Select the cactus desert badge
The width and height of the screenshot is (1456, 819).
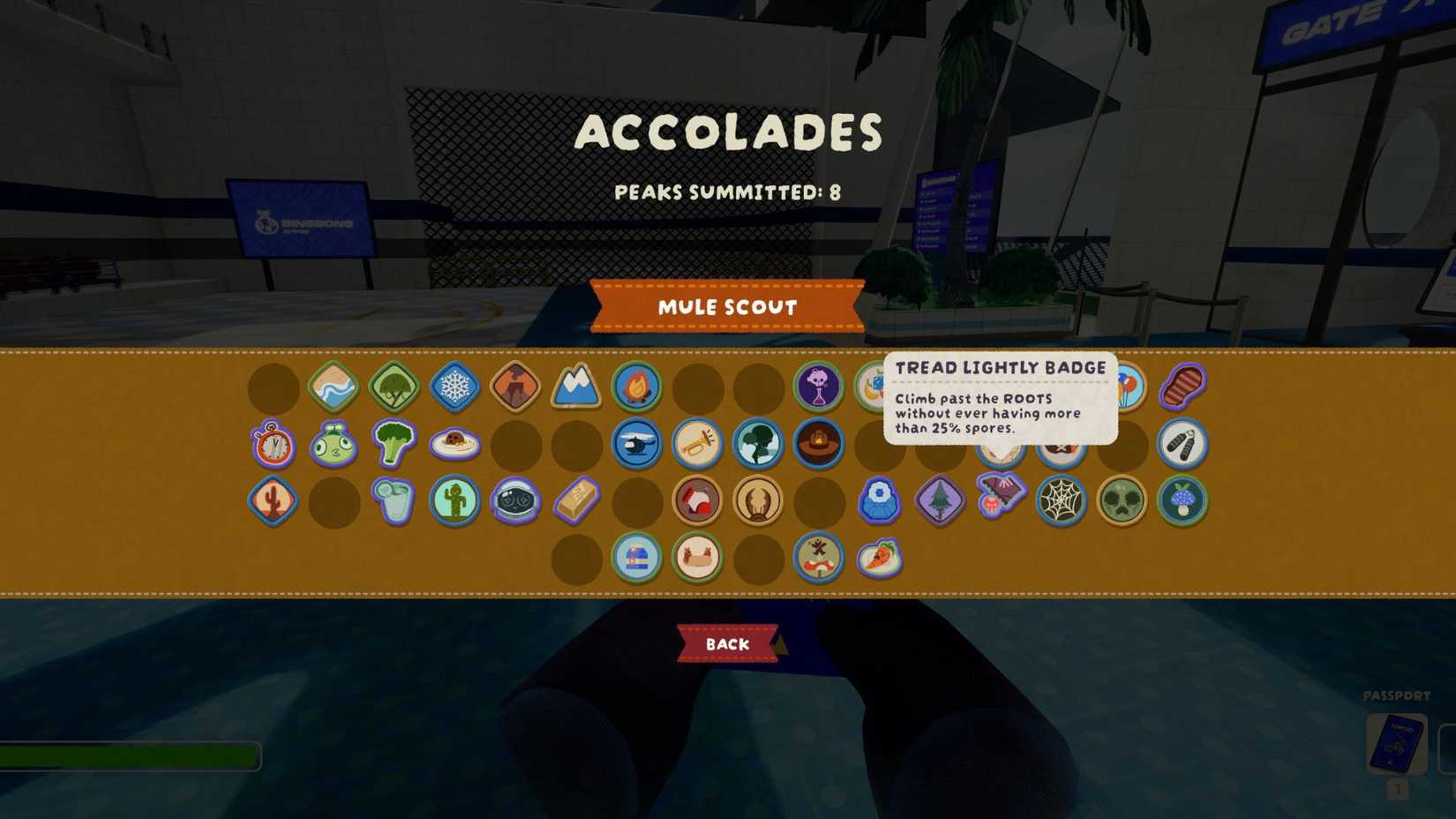click(272, 501)
